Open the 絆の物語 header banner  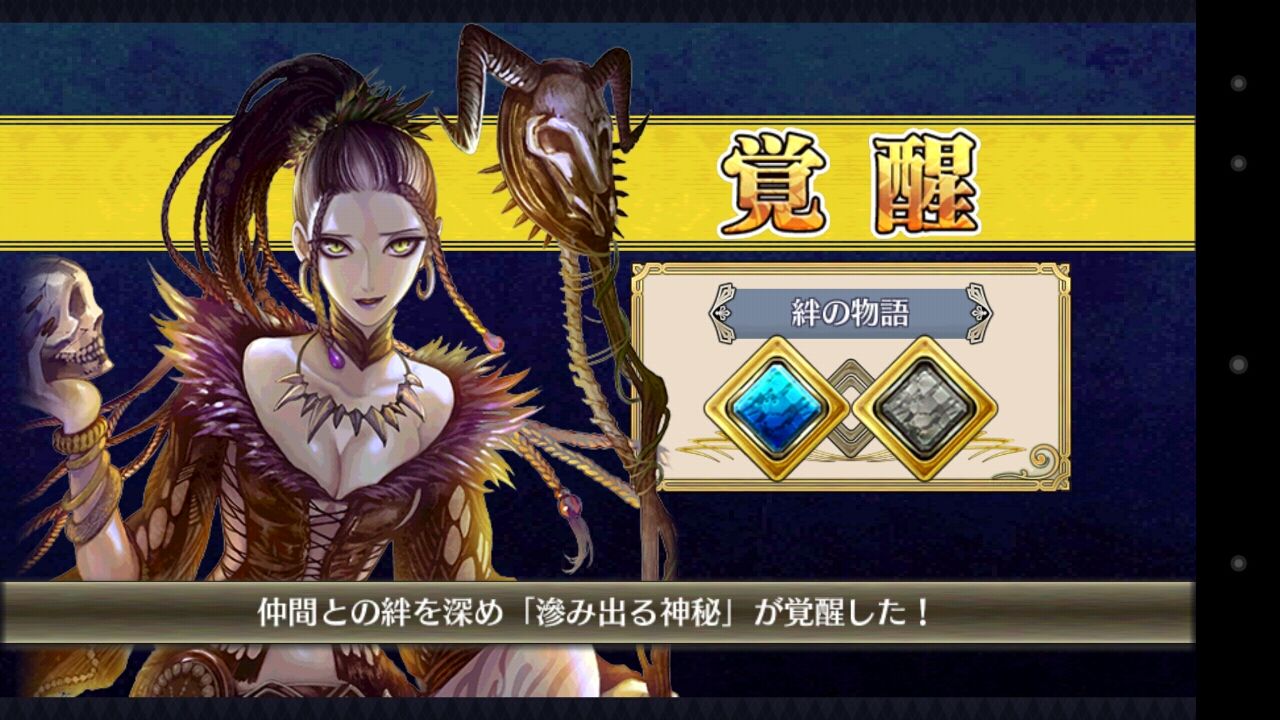[x=850, y=308]
